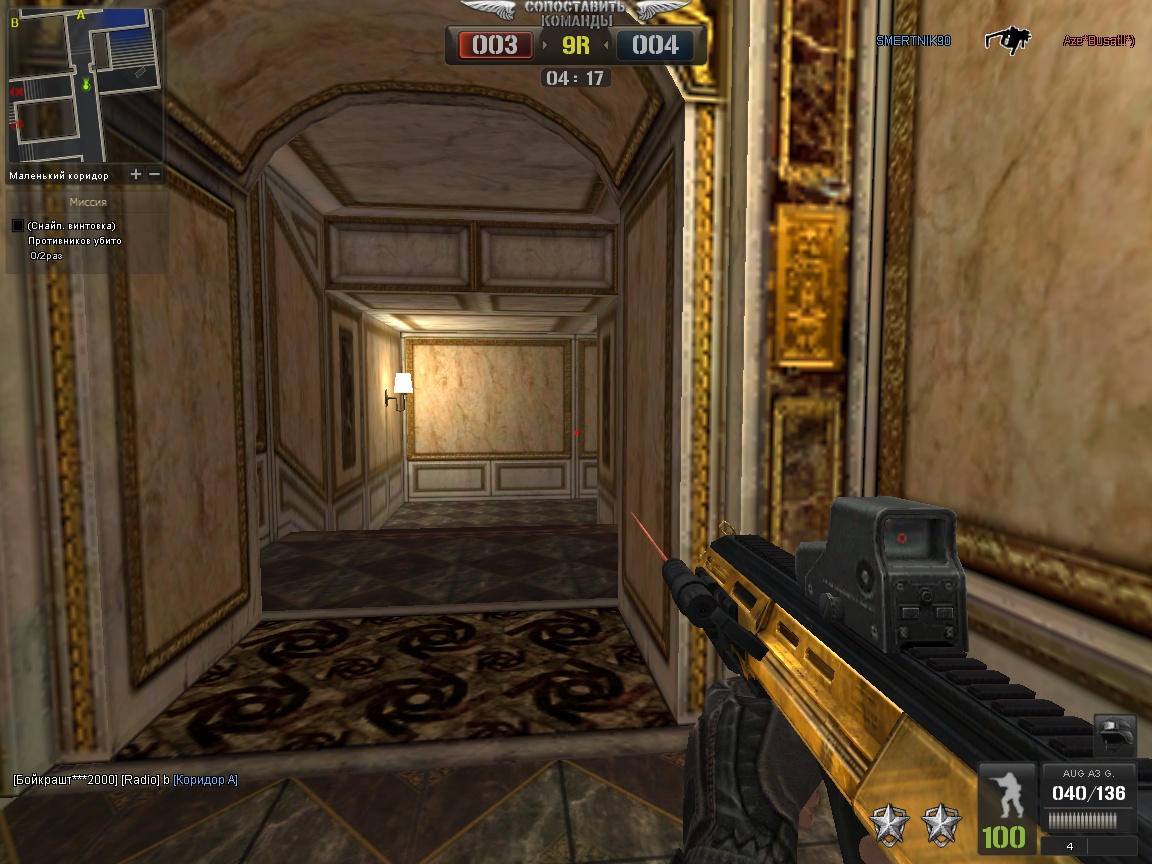
Task: Click the right star medal badge
Action: pyautogui.click(x=941, y=824)
